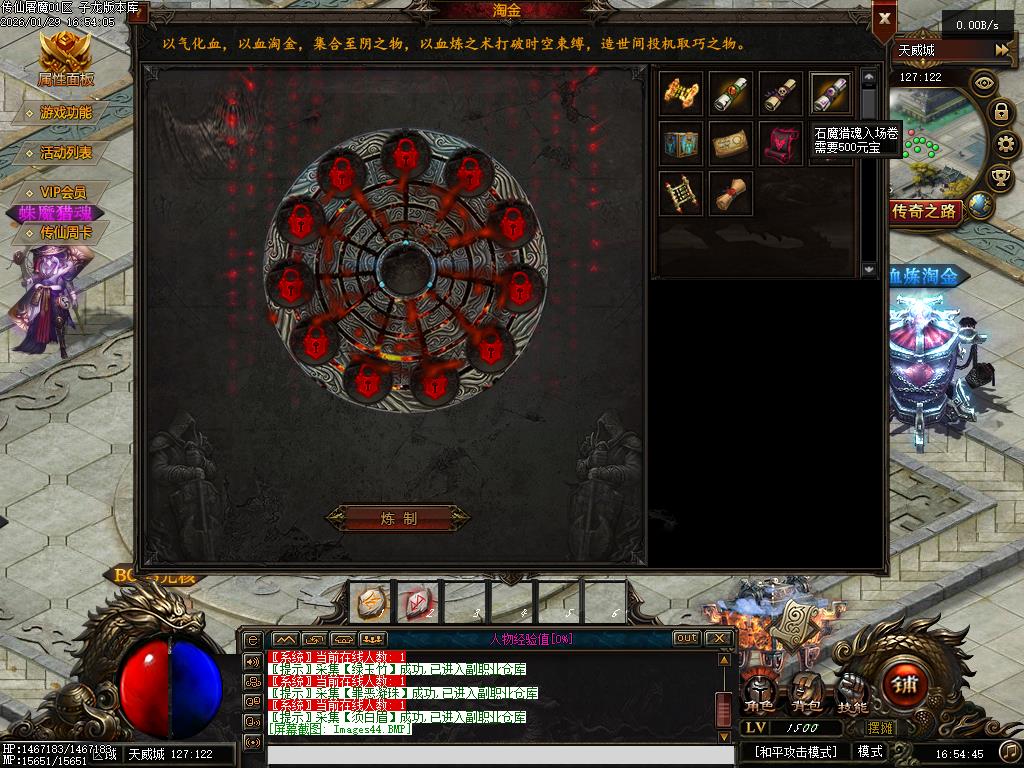Image resolution: width=1024 pixels, height=768 pixels.
Task: Toggle the music note sound icon
Action: pyautogui.click(x=1009, y=751)
